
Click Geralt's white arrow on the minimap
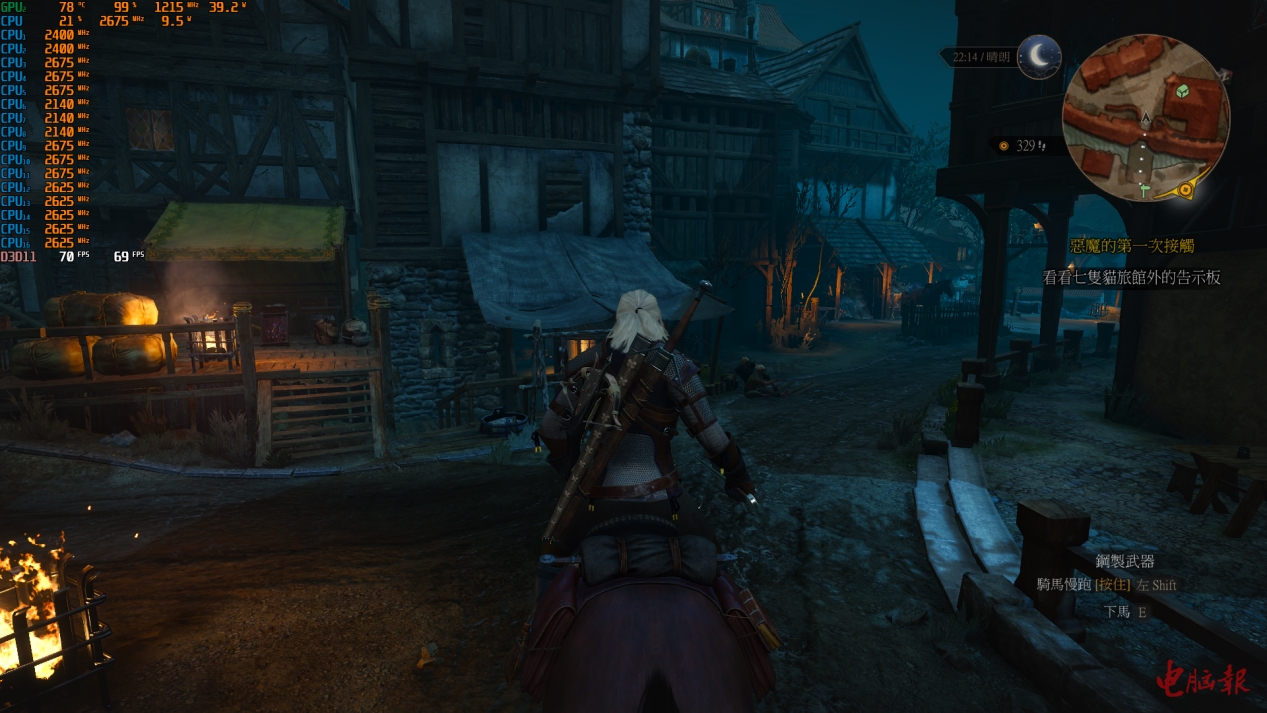click(1146, 120)
